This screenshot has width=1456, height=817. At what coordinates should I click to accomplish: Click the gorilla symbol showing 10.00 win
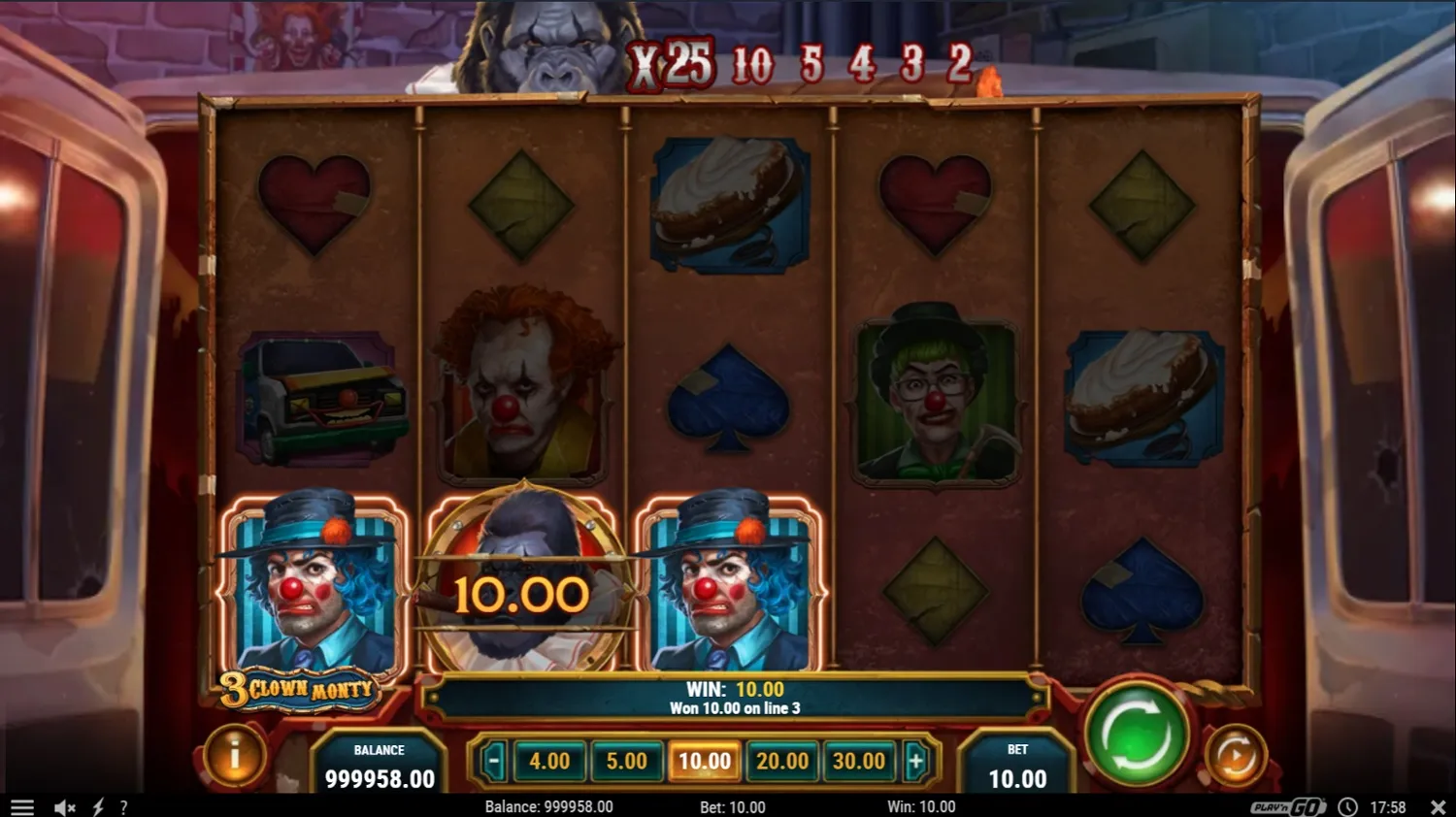click(522, 590)
